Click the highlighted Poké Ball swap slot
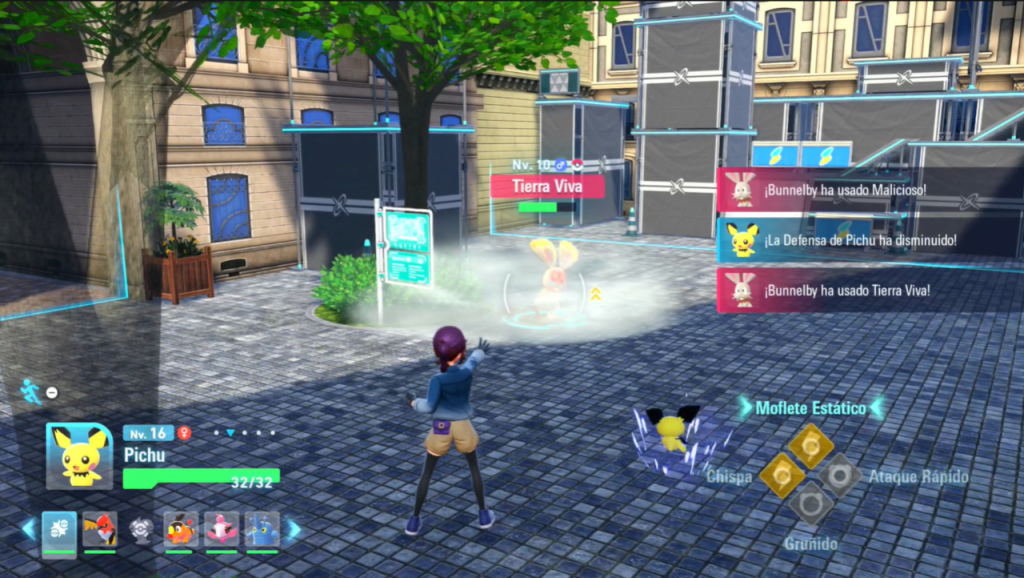1024x578 pixels. (x=59, y=529)
